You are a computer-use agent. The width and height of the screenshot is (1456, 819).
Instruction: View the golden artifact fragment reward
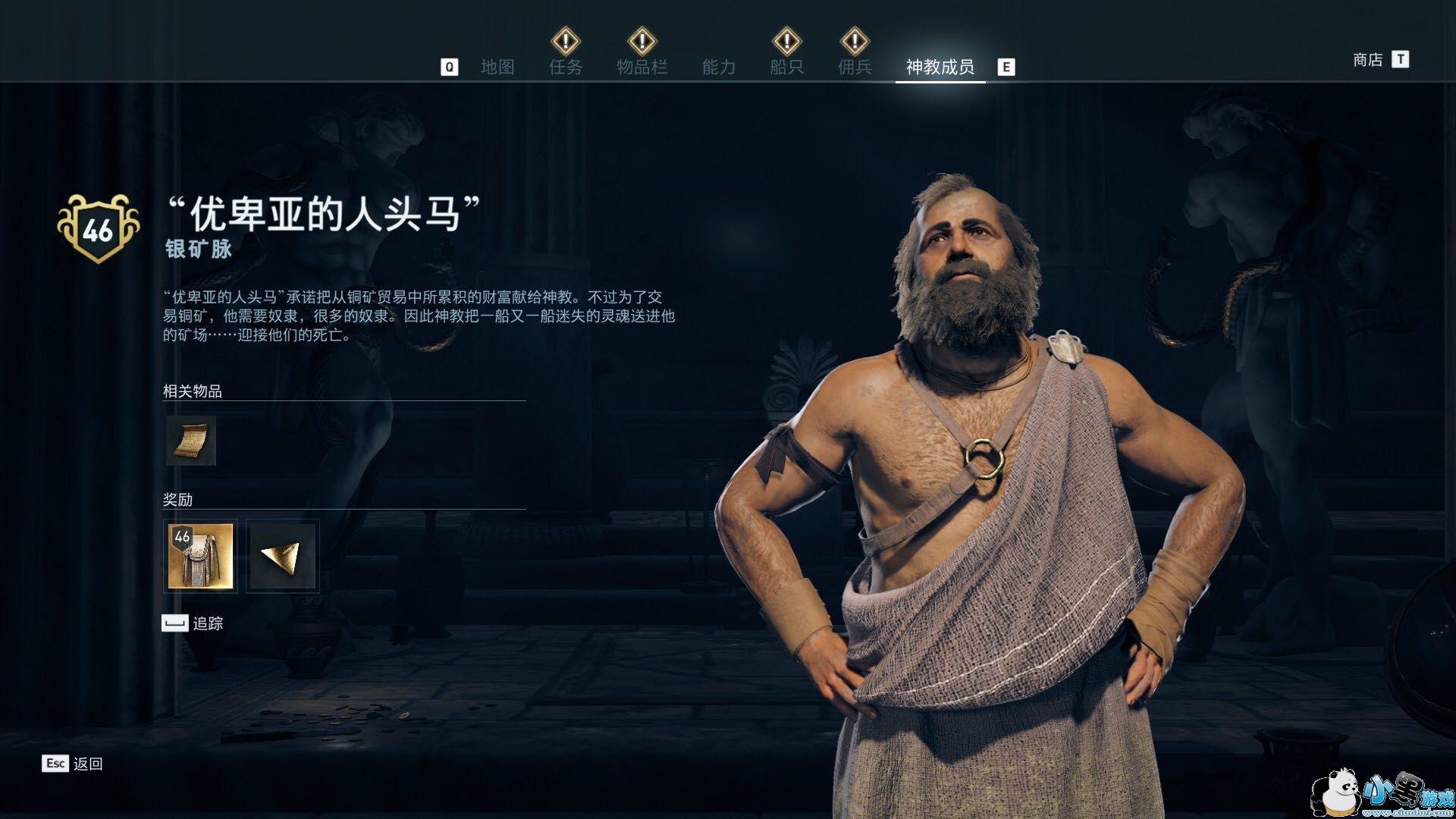point(282,556)
